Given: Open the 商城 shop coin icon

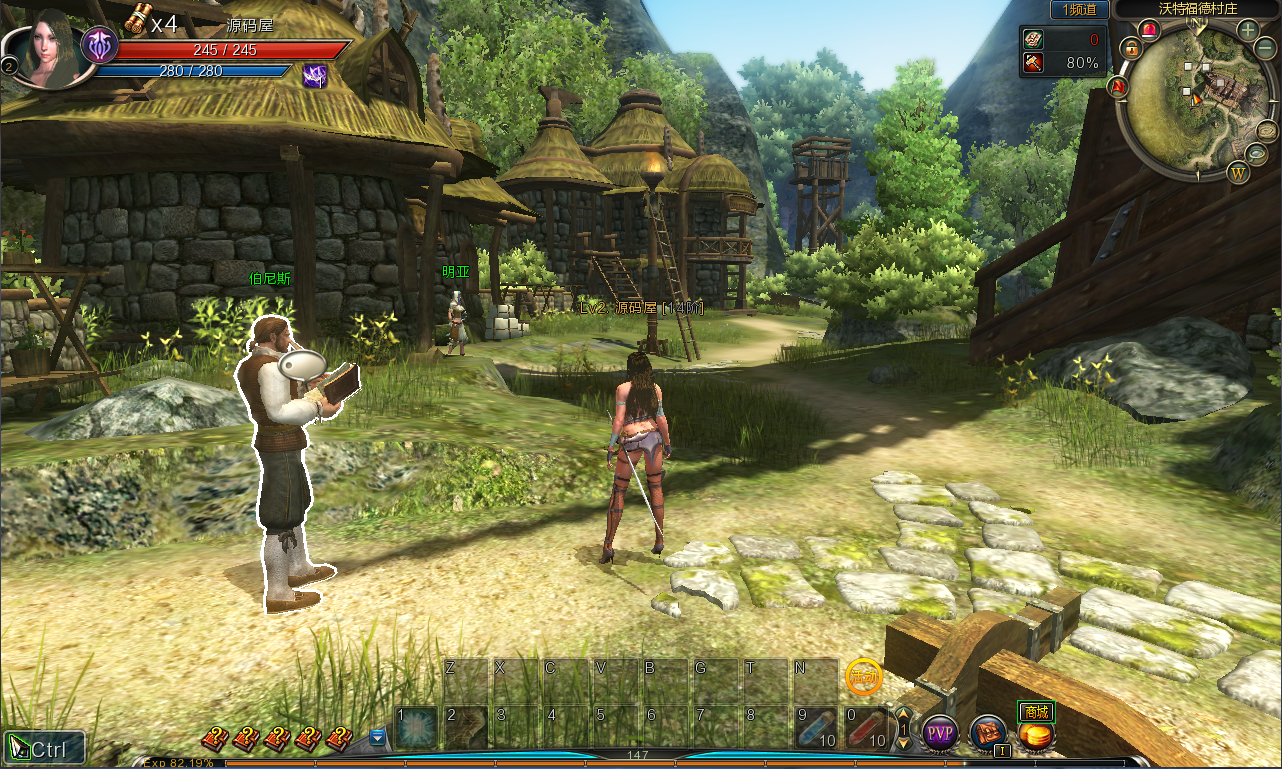Looking at the screenshot, I should [x=1037, y=735].
